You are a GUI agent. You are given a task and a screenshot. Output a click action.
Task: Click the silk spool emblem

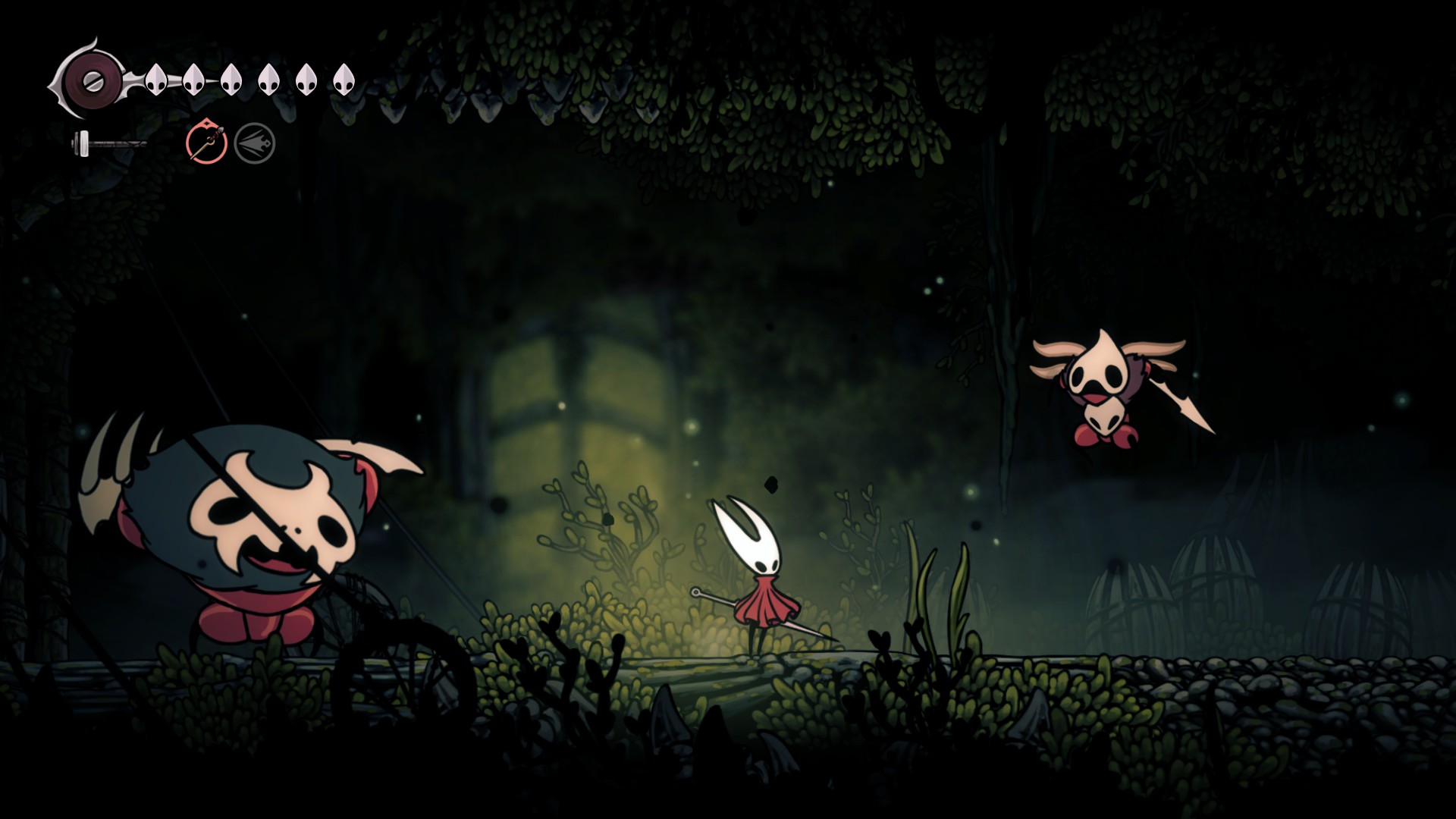coord(89,79)
